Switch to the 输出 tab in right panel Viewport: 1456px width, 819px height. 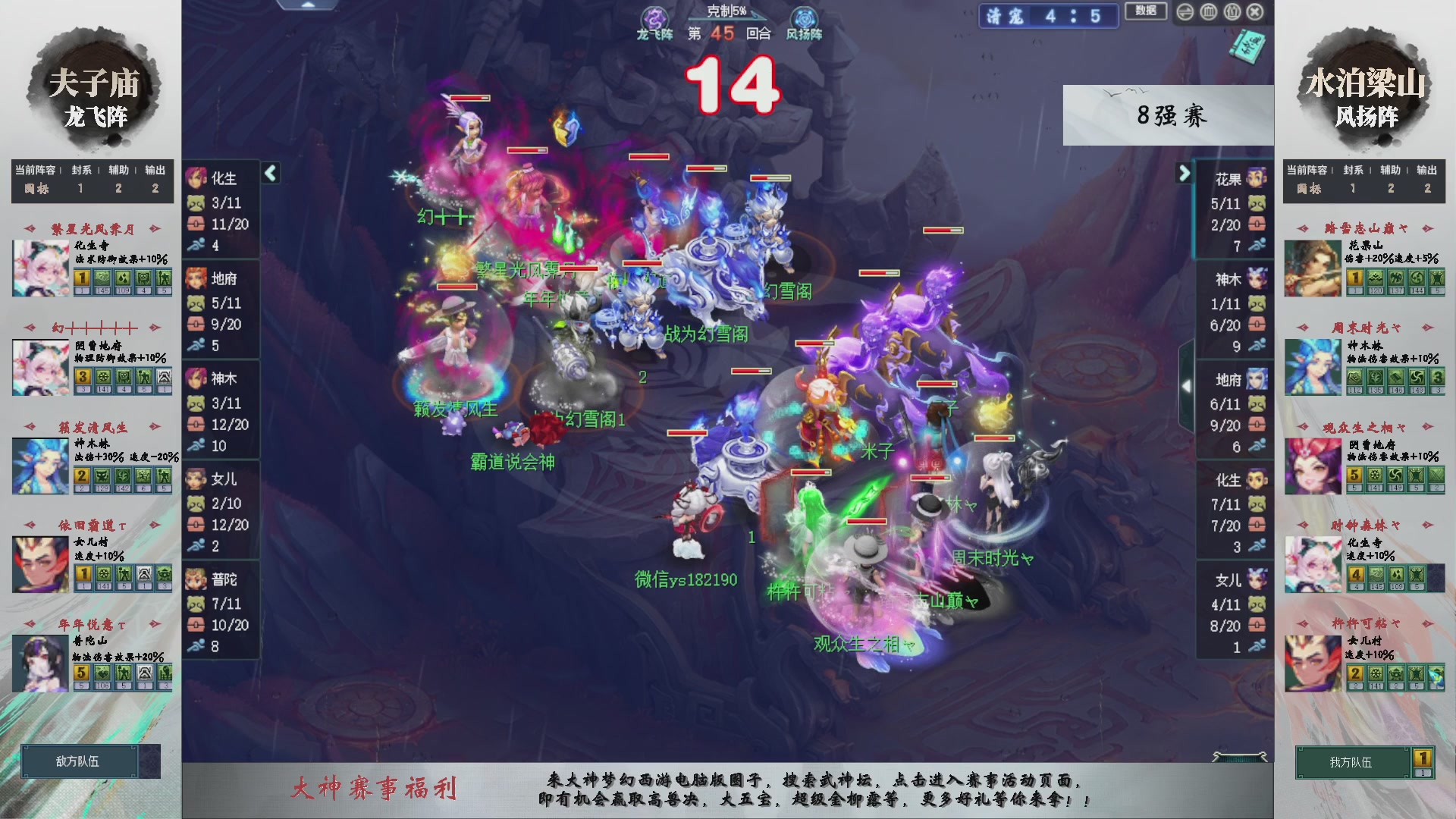(1427, 170)
